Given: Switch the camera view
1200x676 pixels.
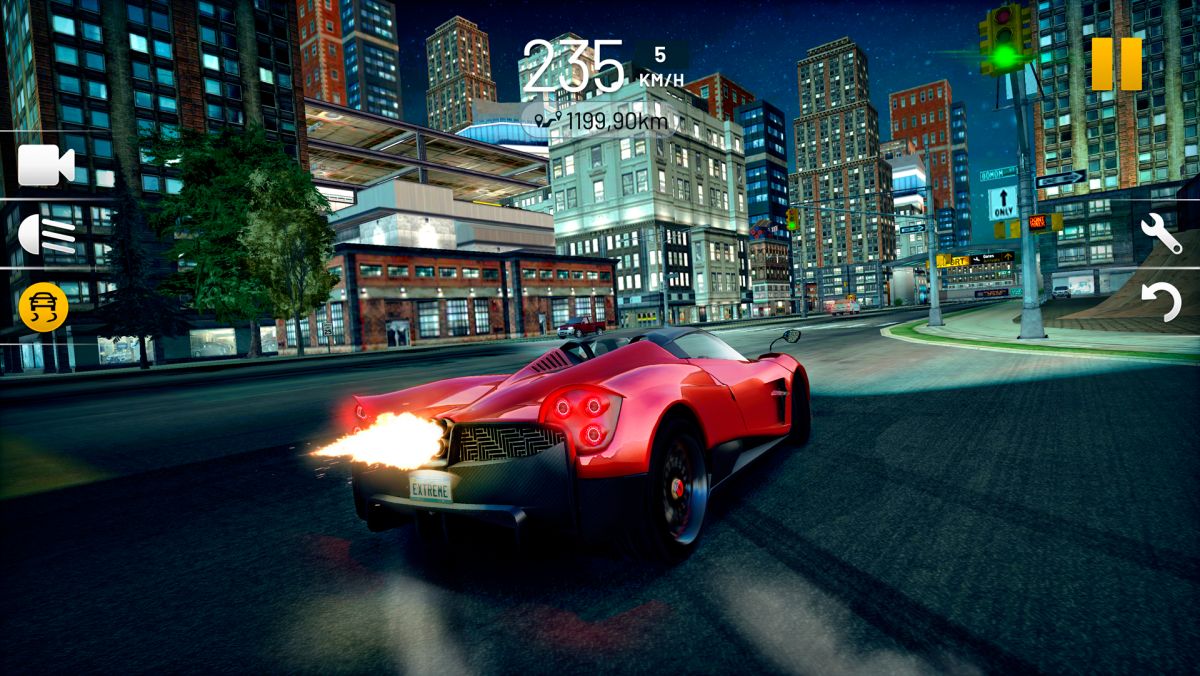Looking at the screenshot, I should (x=46, y=165).
